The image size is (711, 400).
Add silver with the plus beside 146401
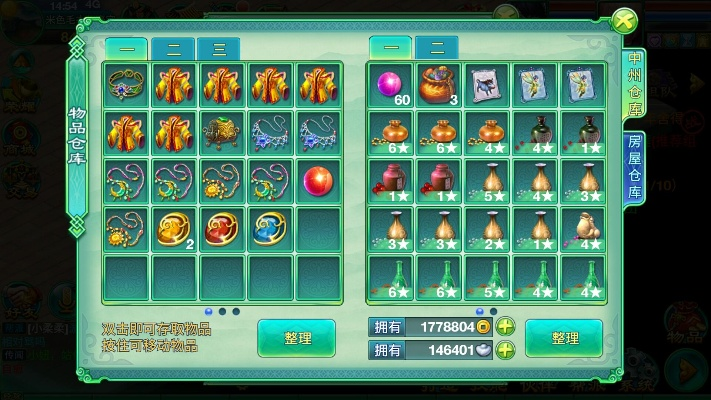[506, 350]
